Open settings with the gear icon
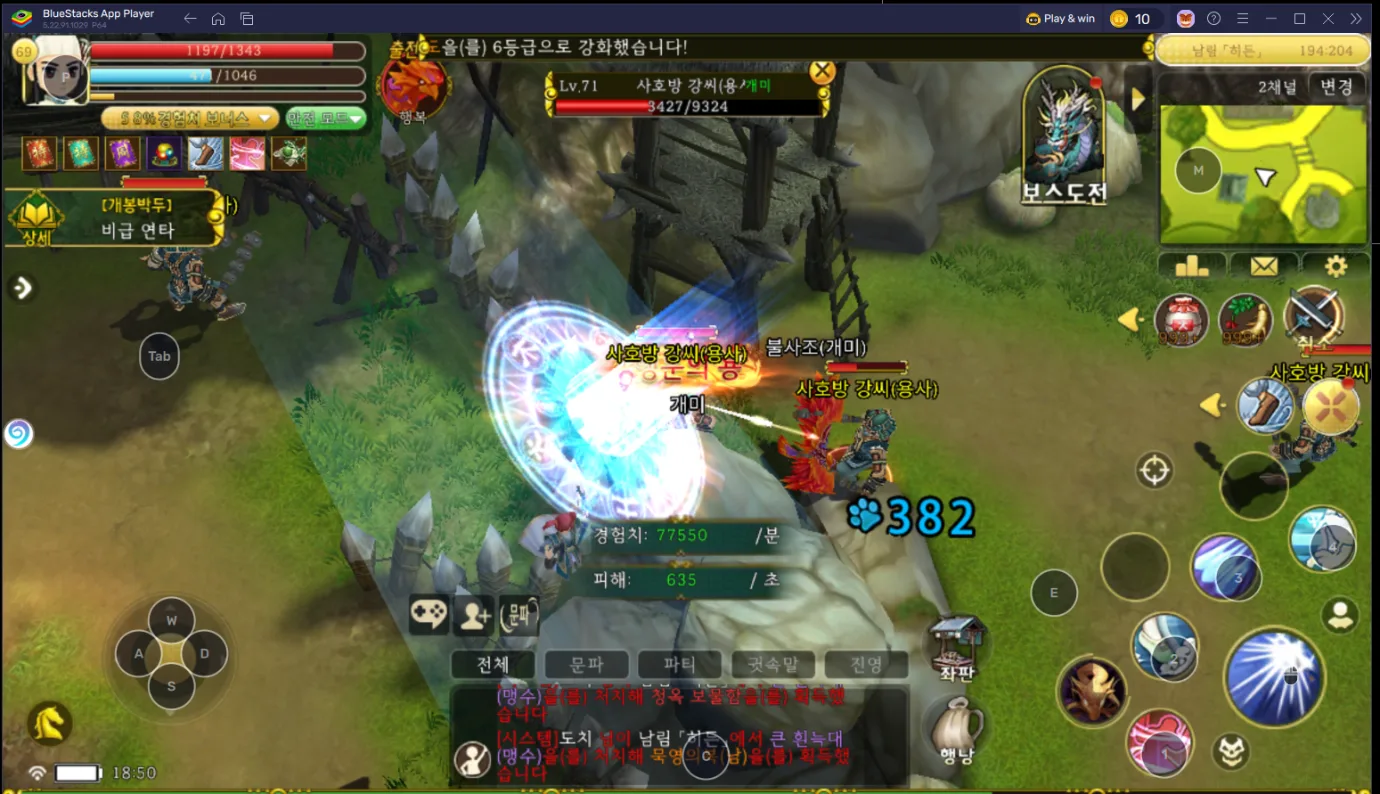This screenshot has width=1380, height=794. tap(1335, 266)
